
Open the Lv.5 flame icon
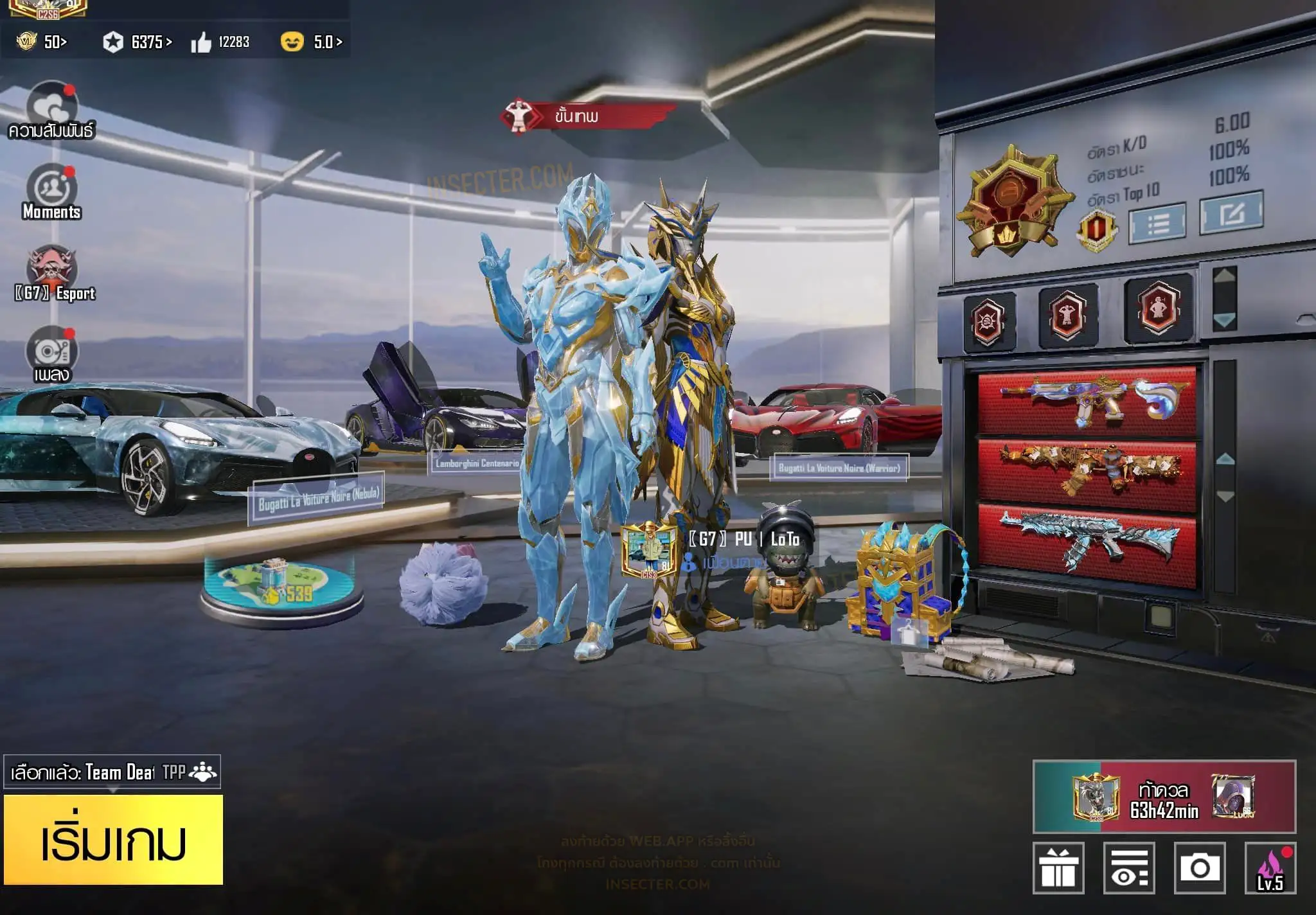point(1270,868)
